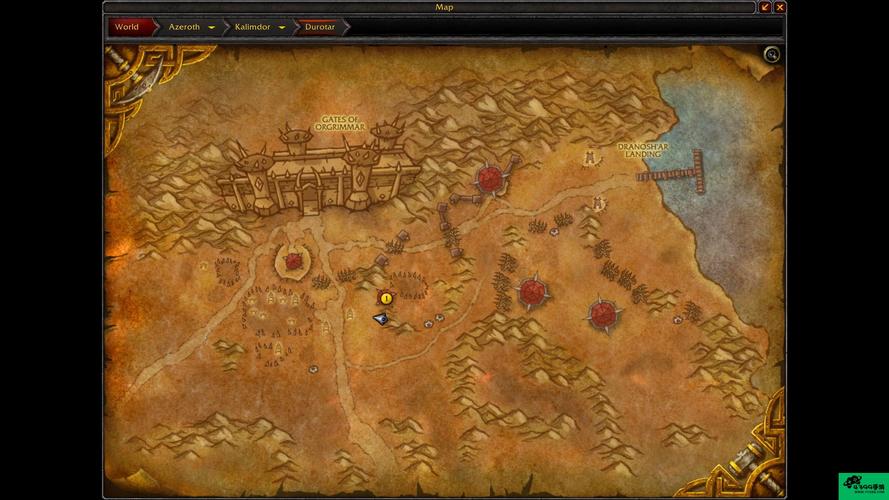
Task: Open the dropdown arrow next to Azeroth
Action: [212, 28]
